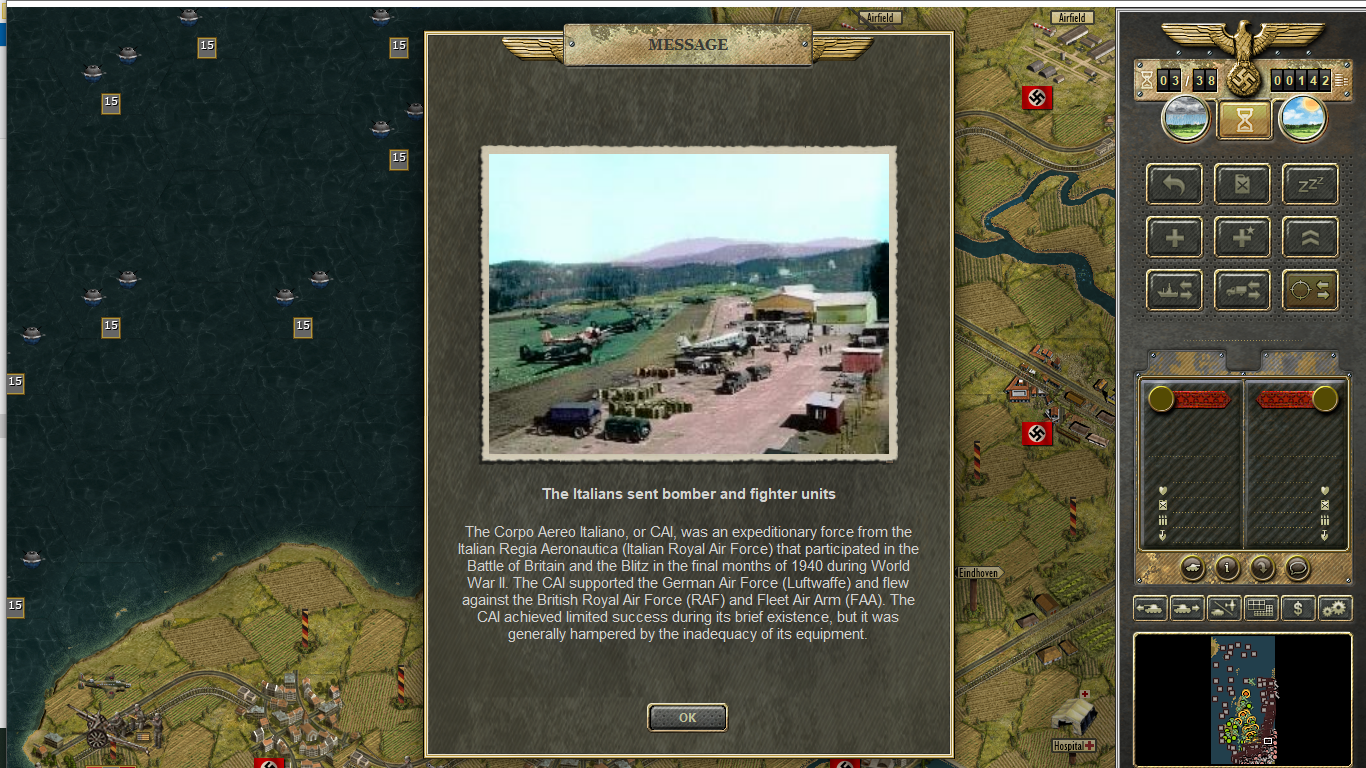Open the unit info 'i' button
This screenshot has height=768, width=1366.
click(x=1227, y=568)
